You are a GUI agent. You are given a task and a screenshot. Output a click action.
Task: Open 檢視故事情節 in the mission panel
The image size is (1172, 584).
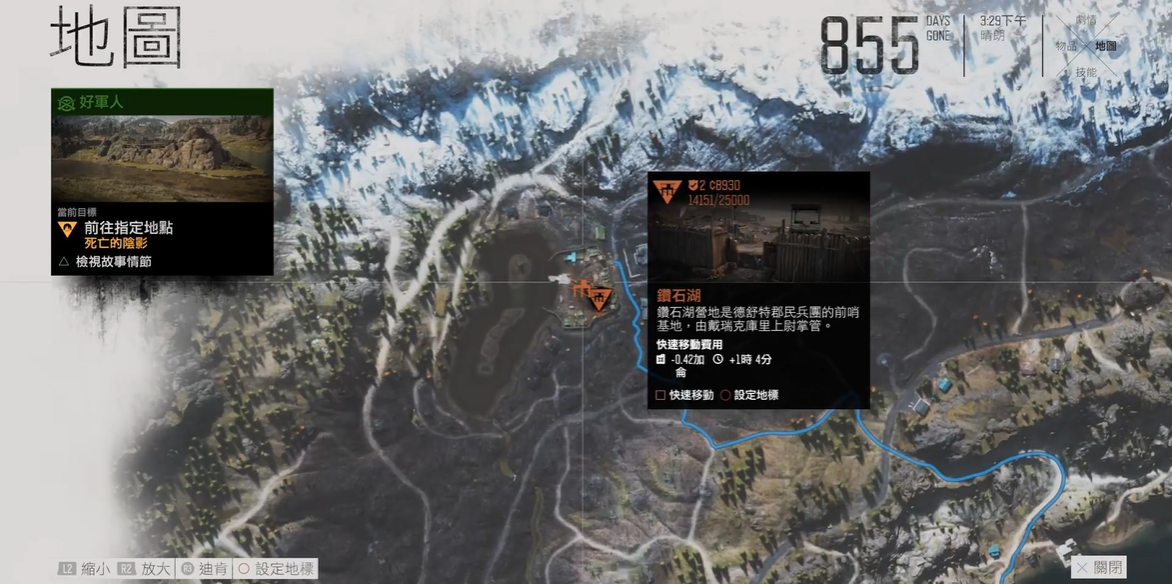[x=111, y=261]
